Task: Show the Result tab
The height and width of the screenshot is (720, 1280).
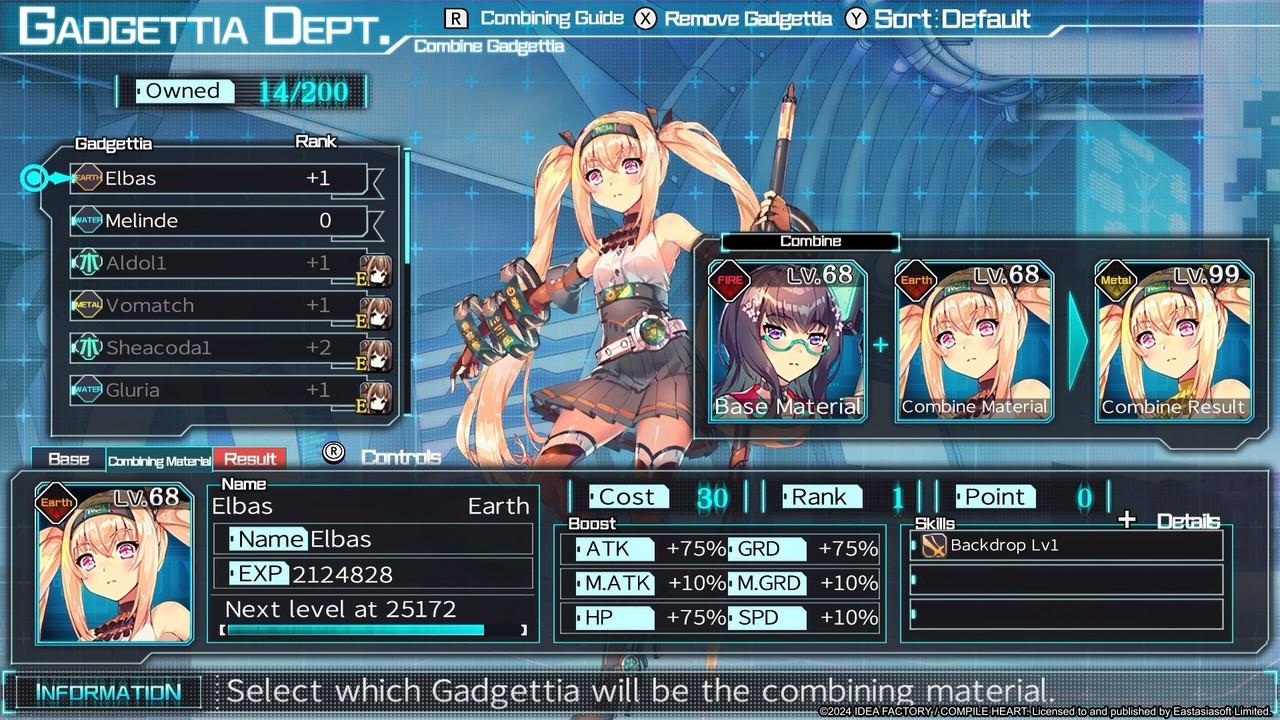Action: [x=250, y=459]
